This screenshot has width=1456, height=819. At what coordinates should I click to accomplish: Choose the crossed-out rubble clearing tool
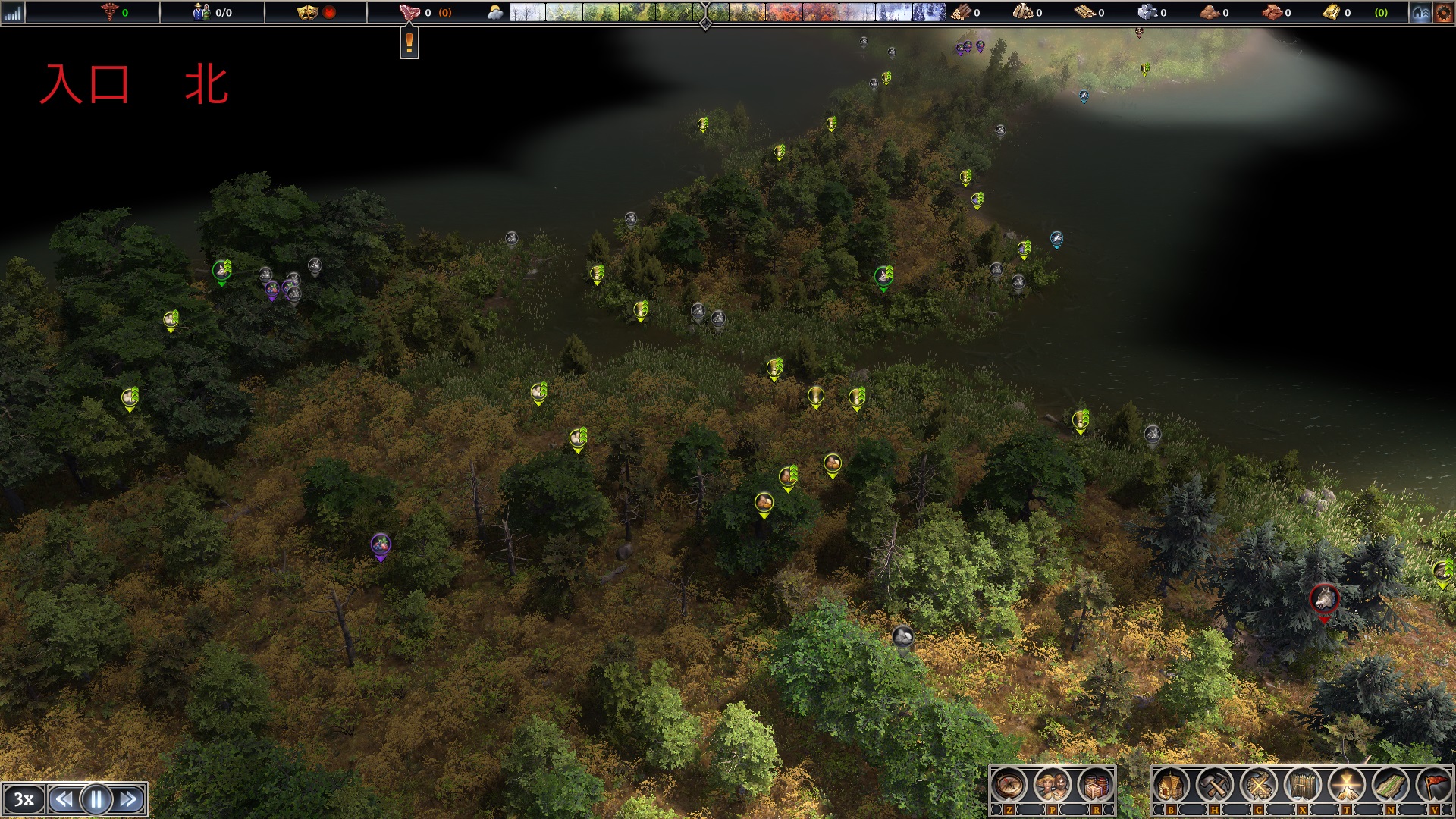coord(1259,786)
